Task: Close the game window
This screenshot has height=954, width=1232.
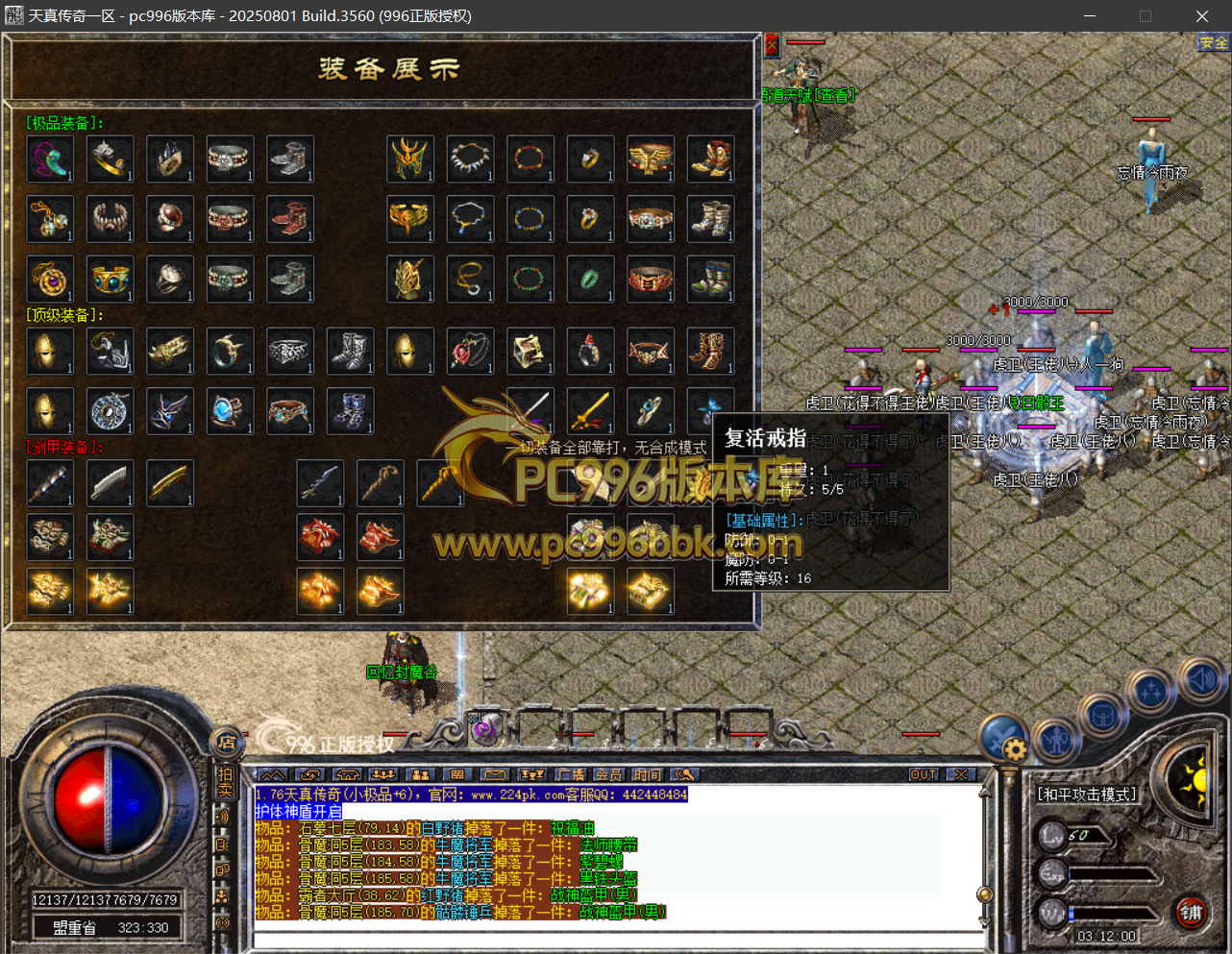Action: (x=1201, y=16)
